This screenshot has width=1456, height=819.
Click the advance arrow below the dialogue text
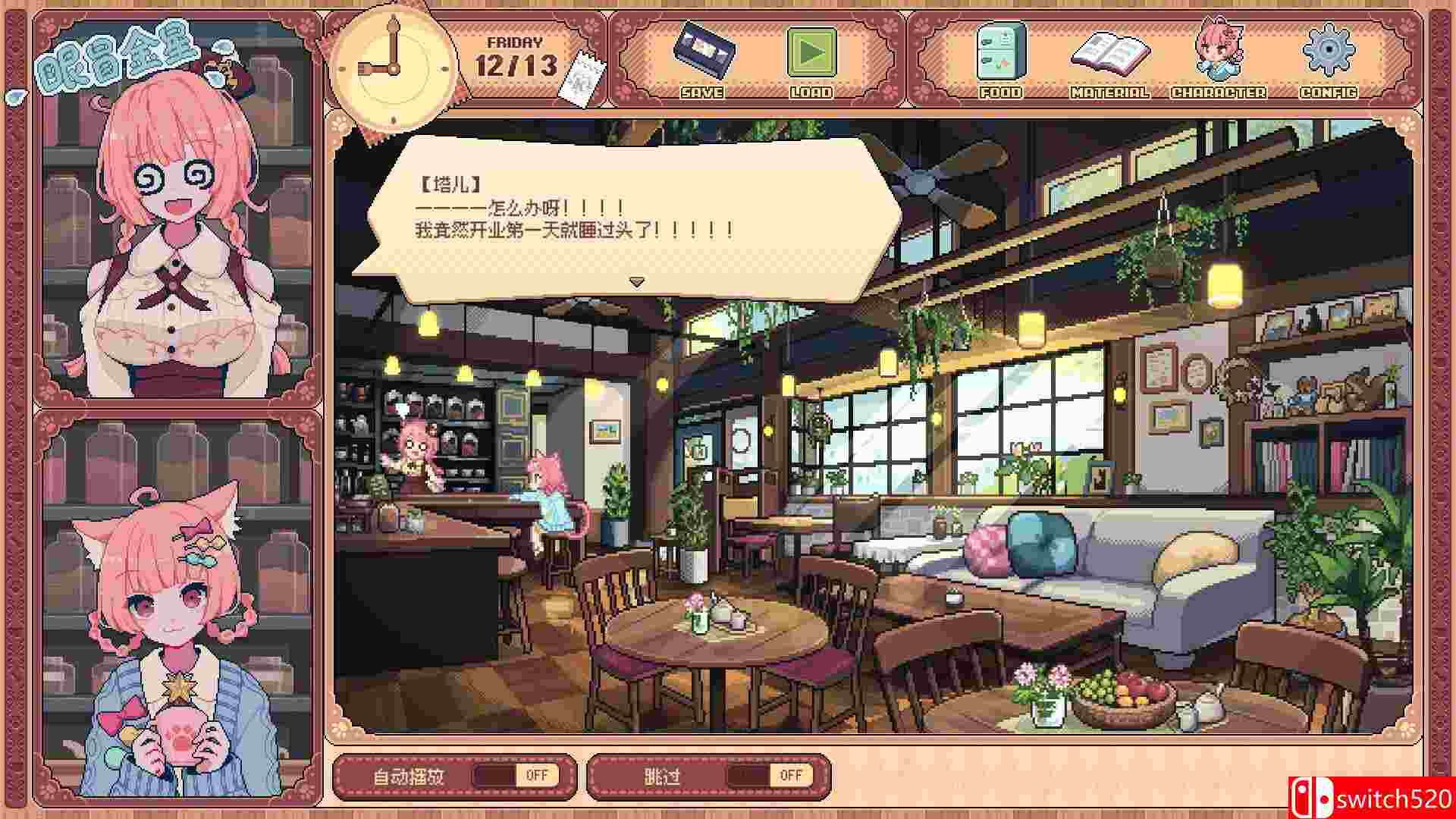637,280
